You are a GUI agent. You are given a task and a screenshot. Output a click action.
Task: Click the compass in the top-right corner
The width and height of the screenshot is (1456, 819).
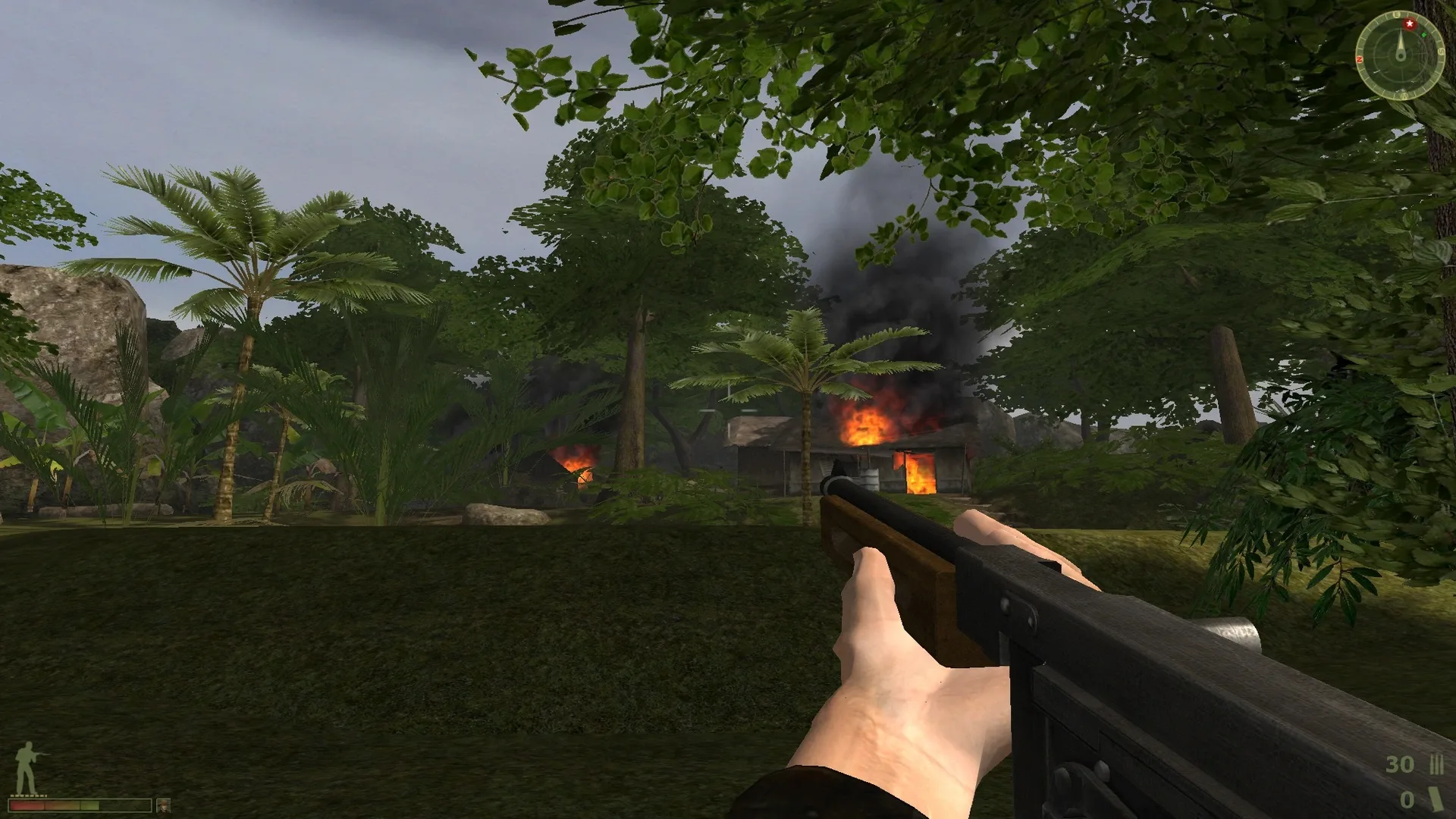(x=1401, y=53)
